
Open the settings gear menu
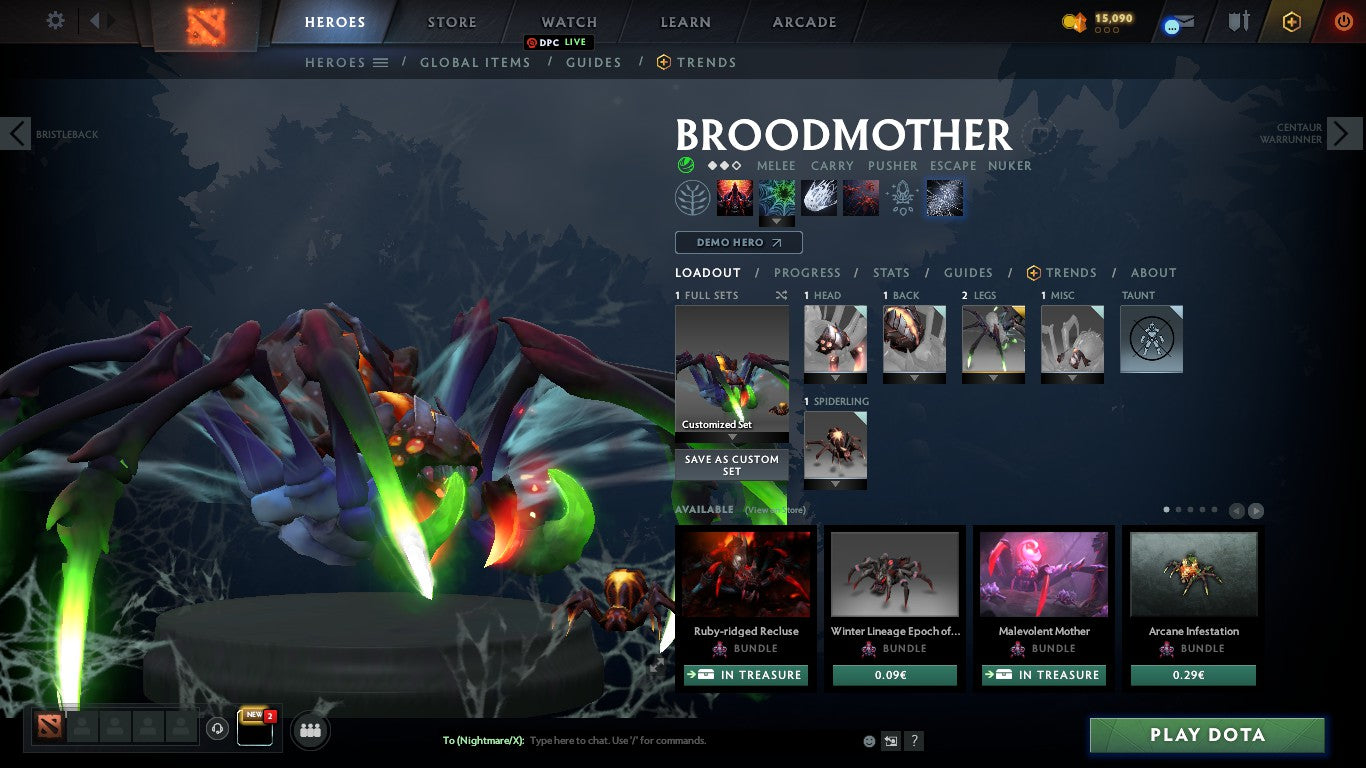tap(55, 20)
